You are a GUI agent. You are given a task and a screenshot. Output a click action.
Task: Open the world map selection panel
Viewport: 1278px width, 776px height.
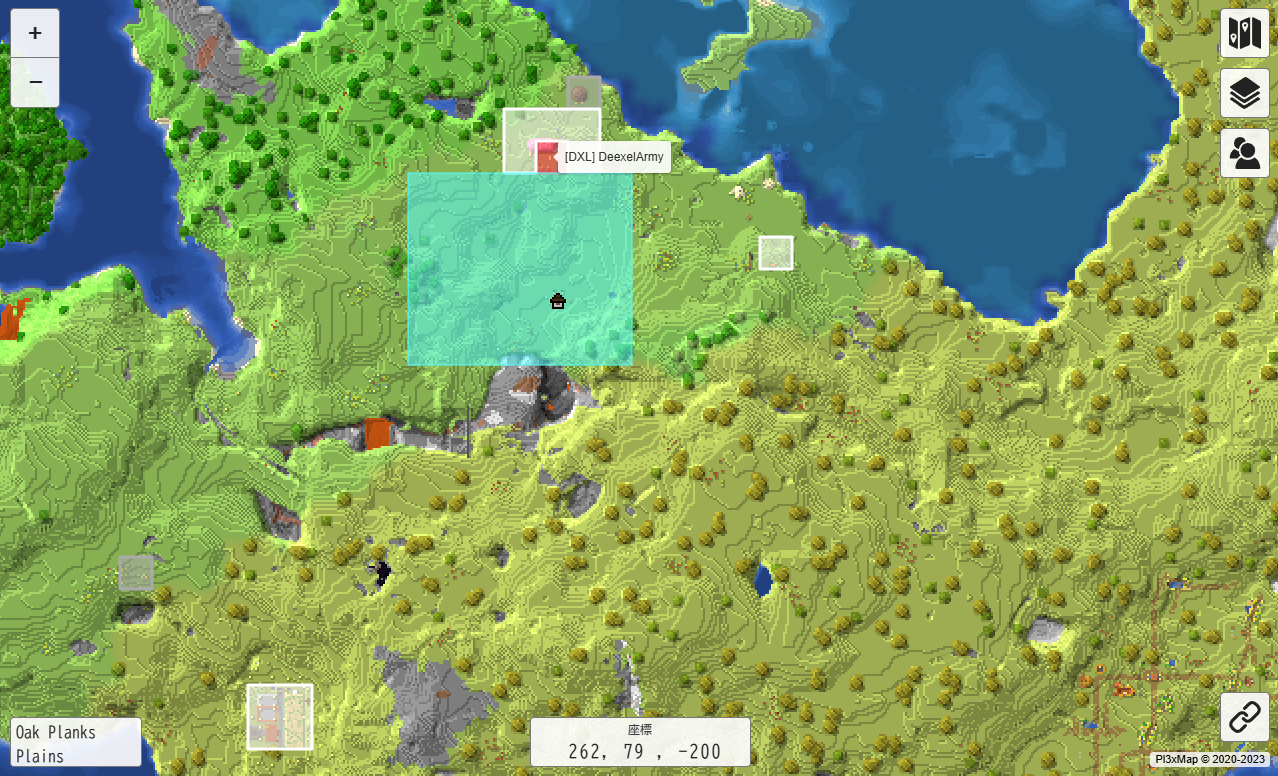coord(1244,34)
